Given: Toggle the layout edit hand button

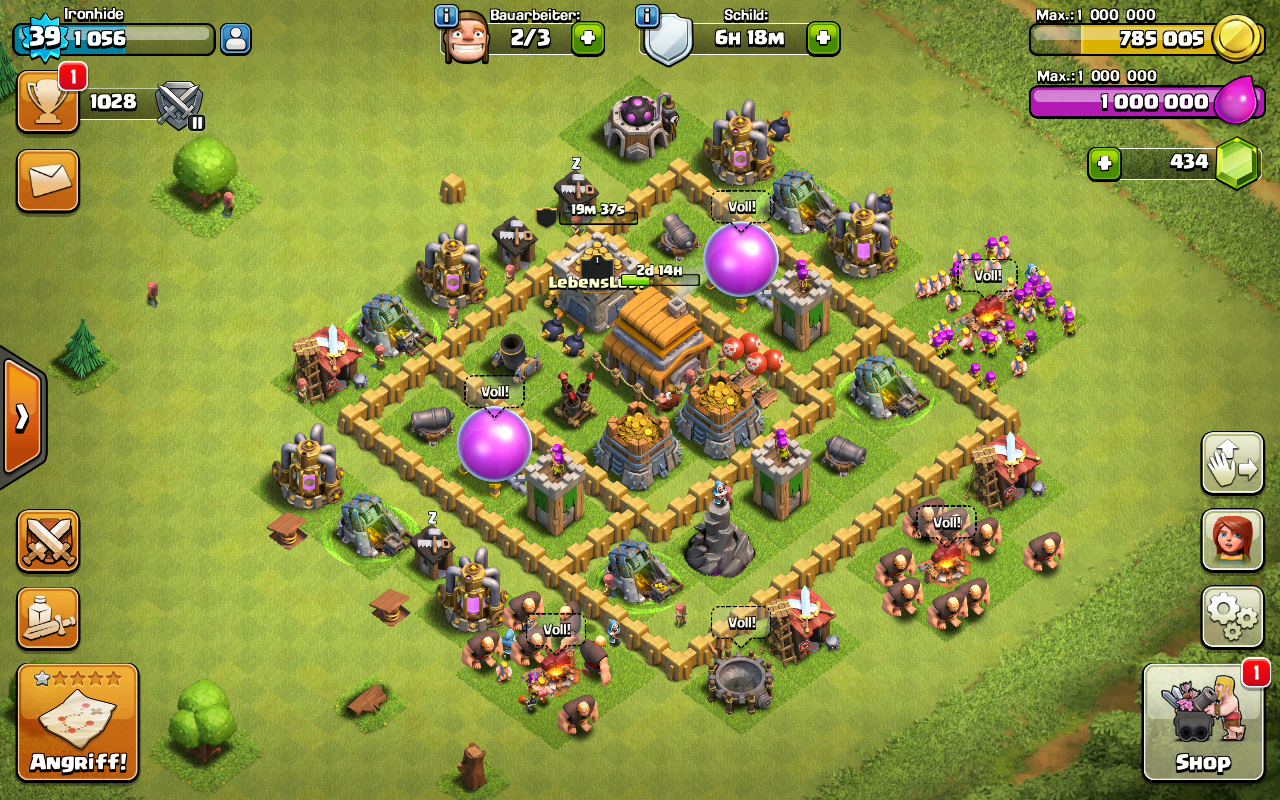Looking at the screenshot, I should coord(1232,463).
